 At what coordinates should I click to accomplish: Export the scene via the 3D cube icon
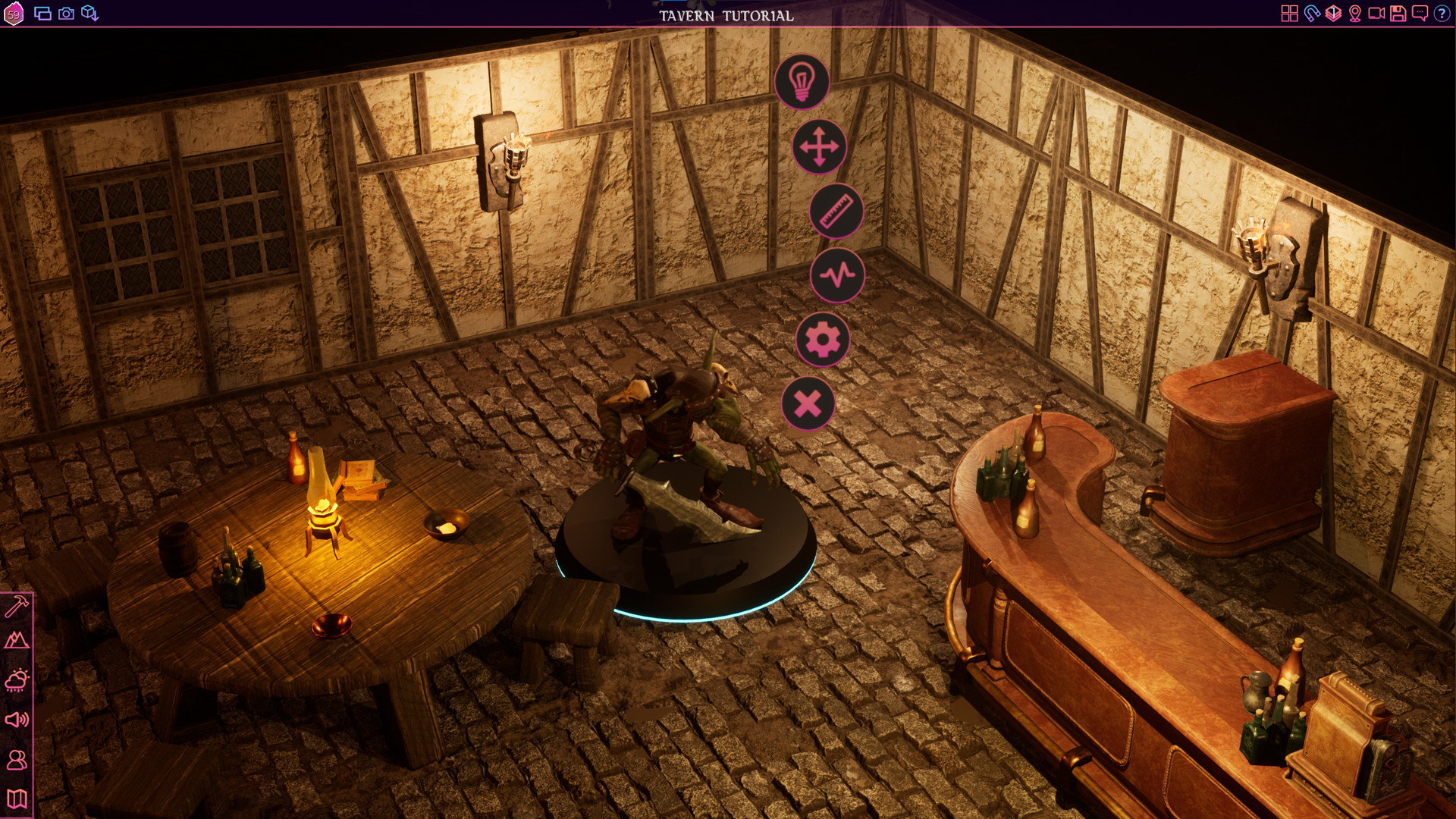(89, 13)
